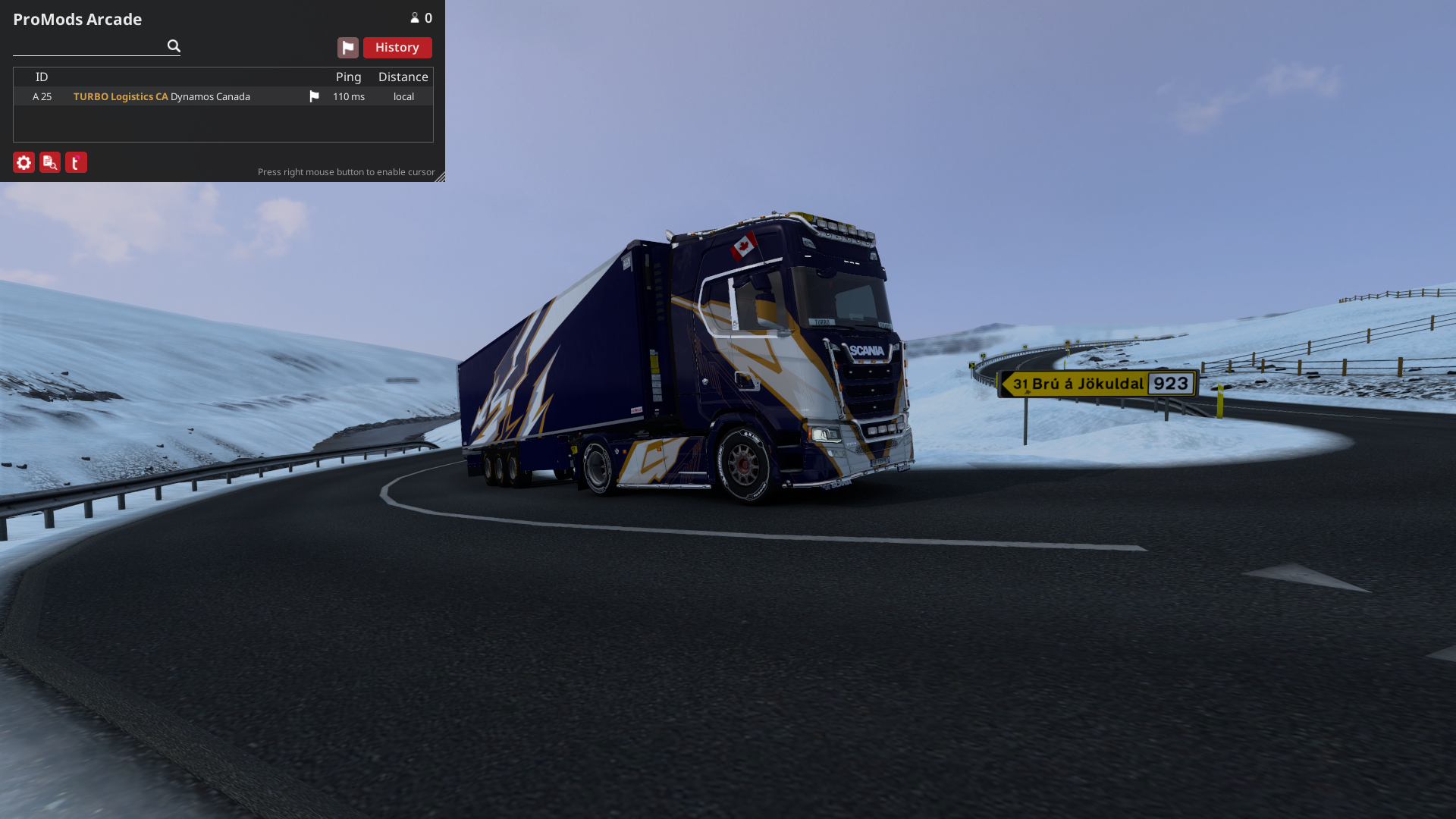Focus the player search field
This screenshot has height=819, width=1456.
tap(89, 46)
